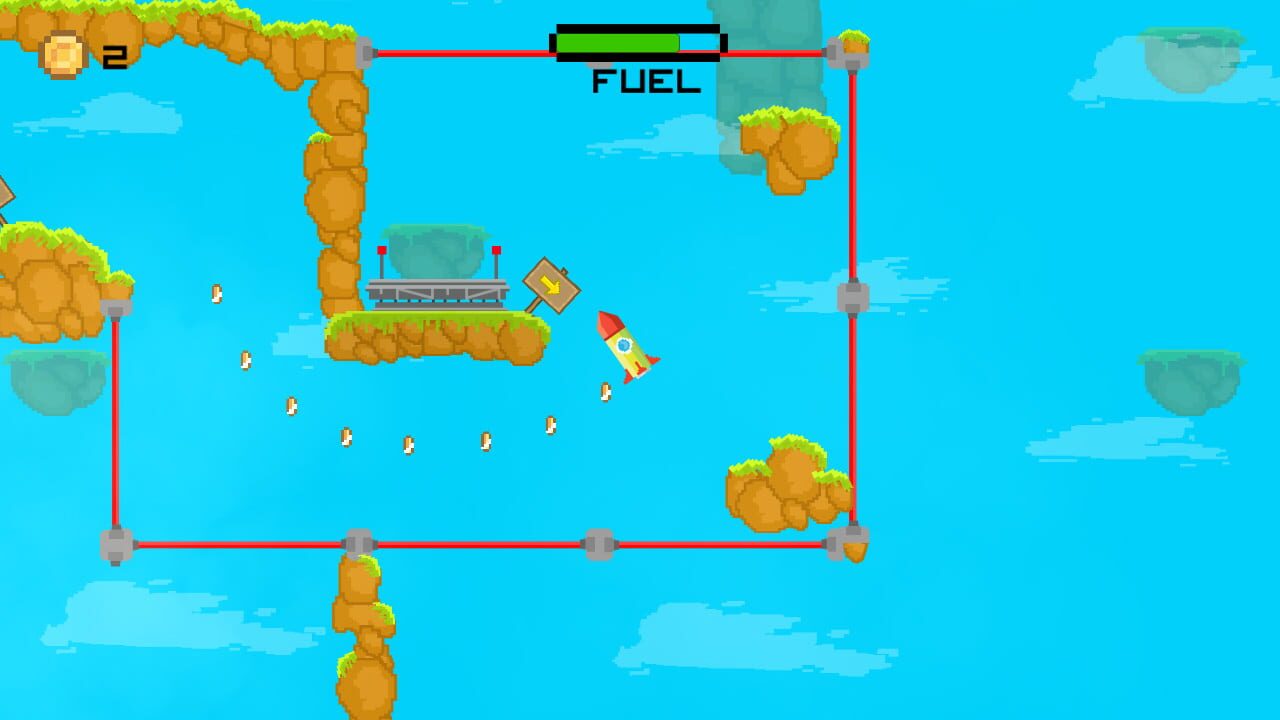Click the FUEL label text
The width and height of the screenshot is (1280, 720).
(645, 82)
